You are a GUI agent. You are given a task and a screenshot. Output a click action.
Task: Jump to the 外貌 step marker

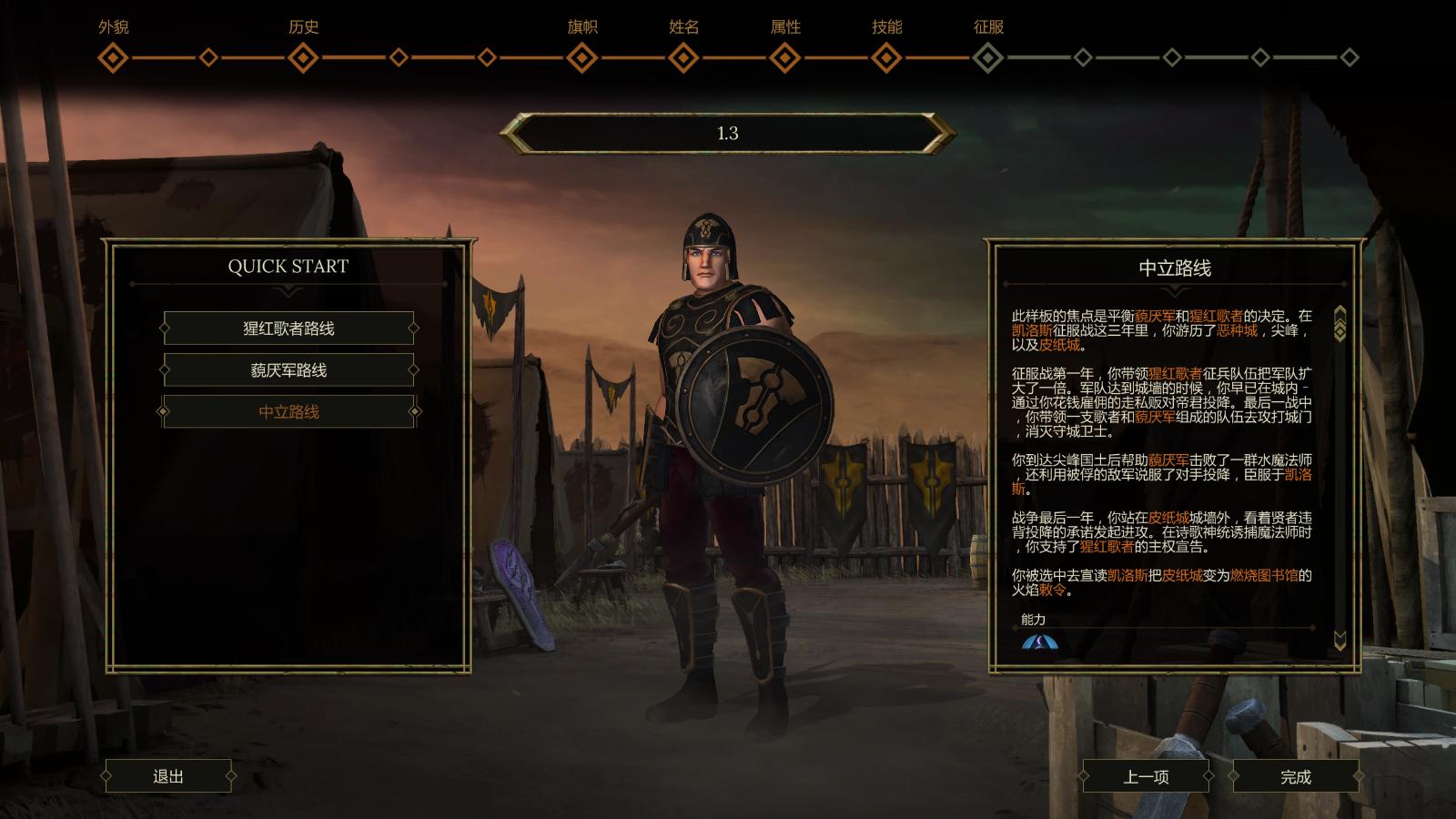click(x=113, y=58)
